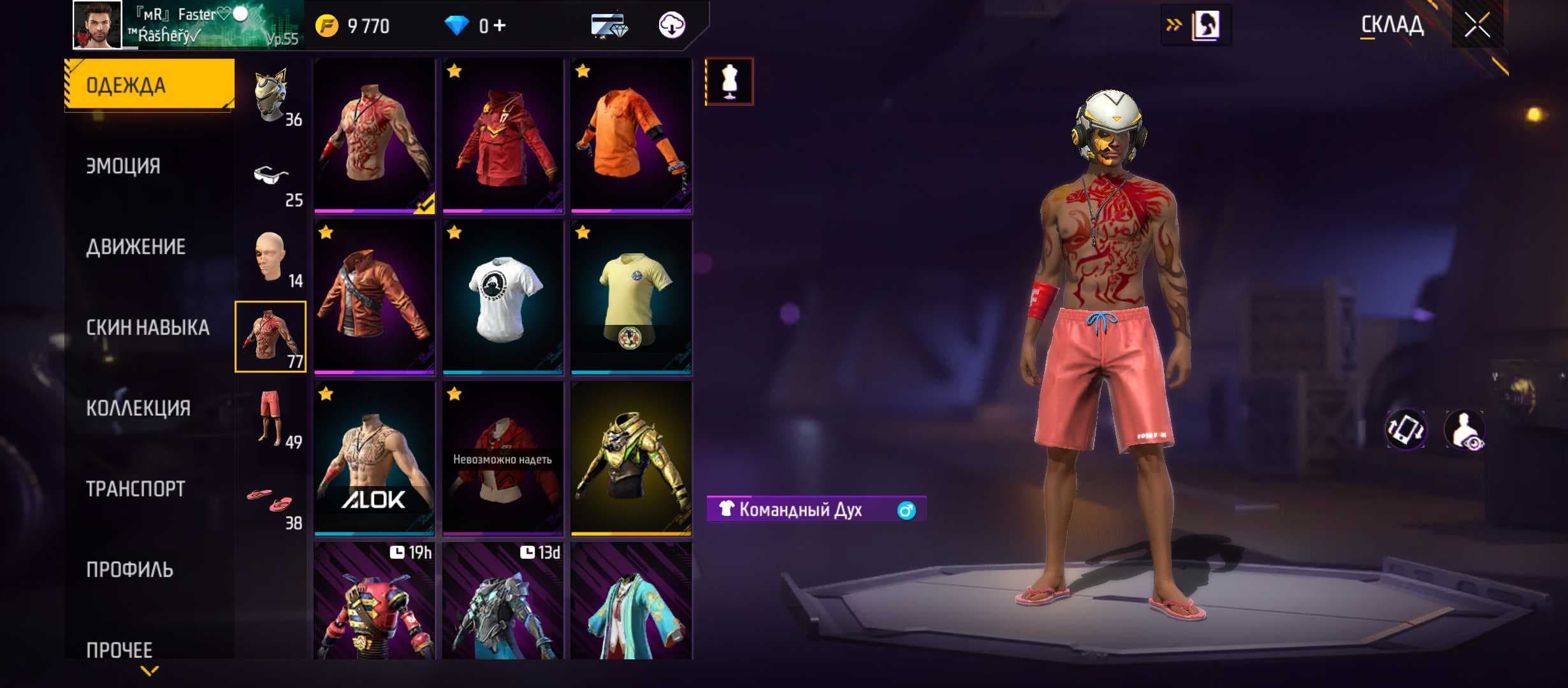
Task: Choose the glasses subcategory
Action: tap(271, 176)
